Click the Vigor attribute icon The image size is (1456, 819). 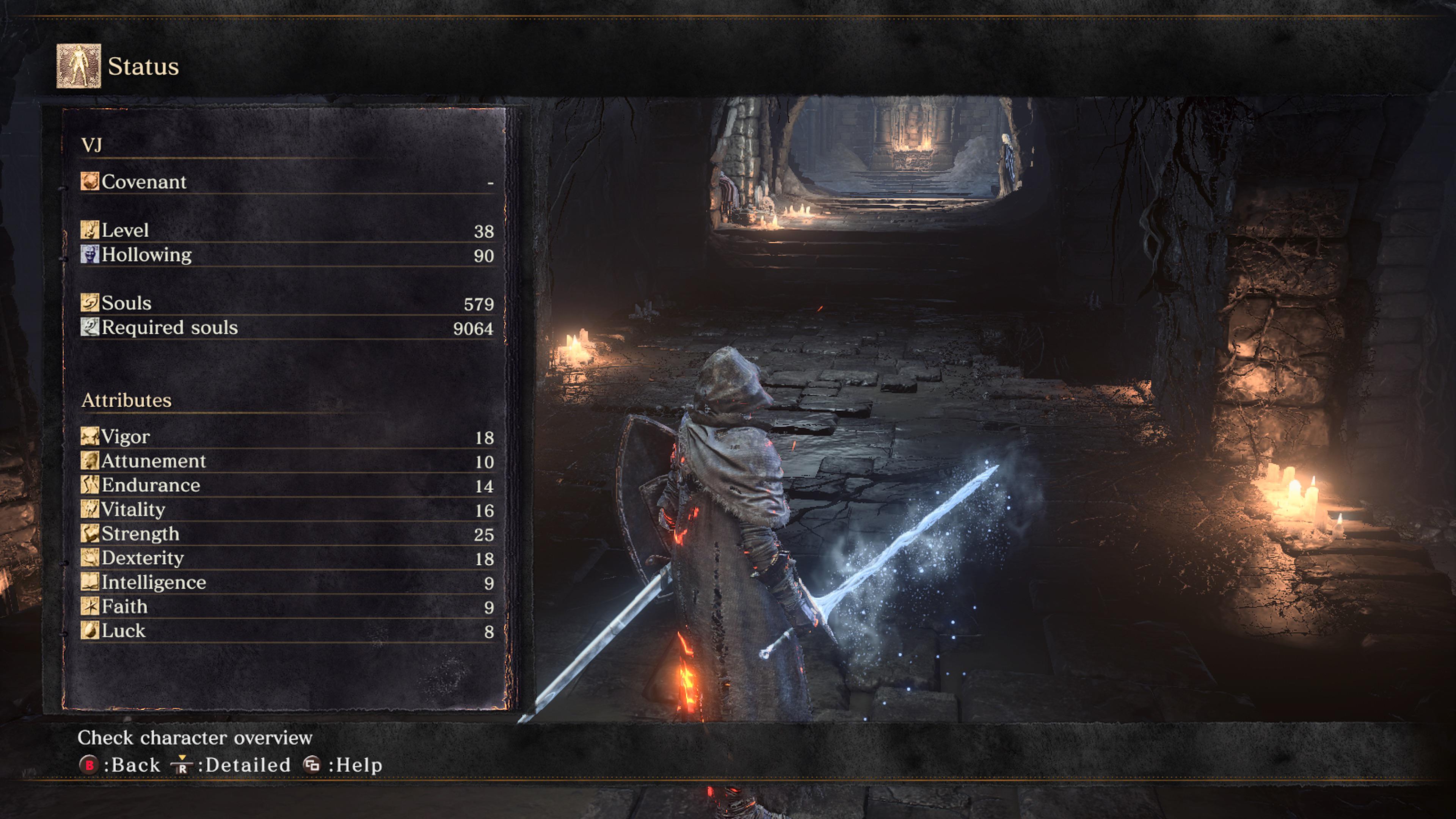pos(89,436)
